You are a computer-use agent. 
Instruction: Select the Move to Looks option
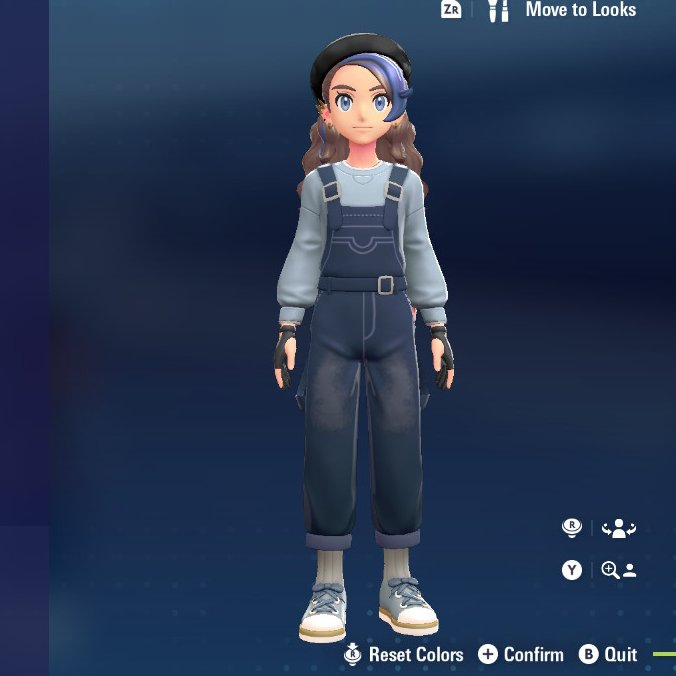point(580,10)
